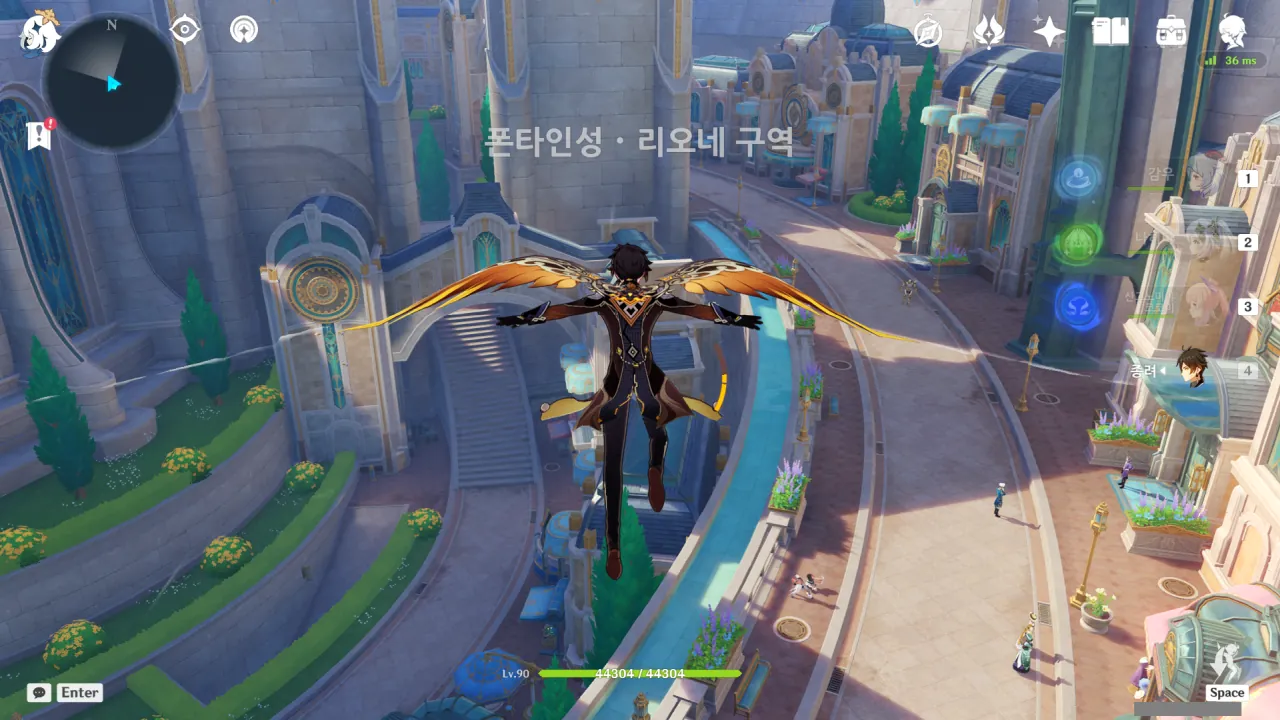Open the map from the minimap
Viewport: 1280px width, 720px height.
[x=111, y=83]
